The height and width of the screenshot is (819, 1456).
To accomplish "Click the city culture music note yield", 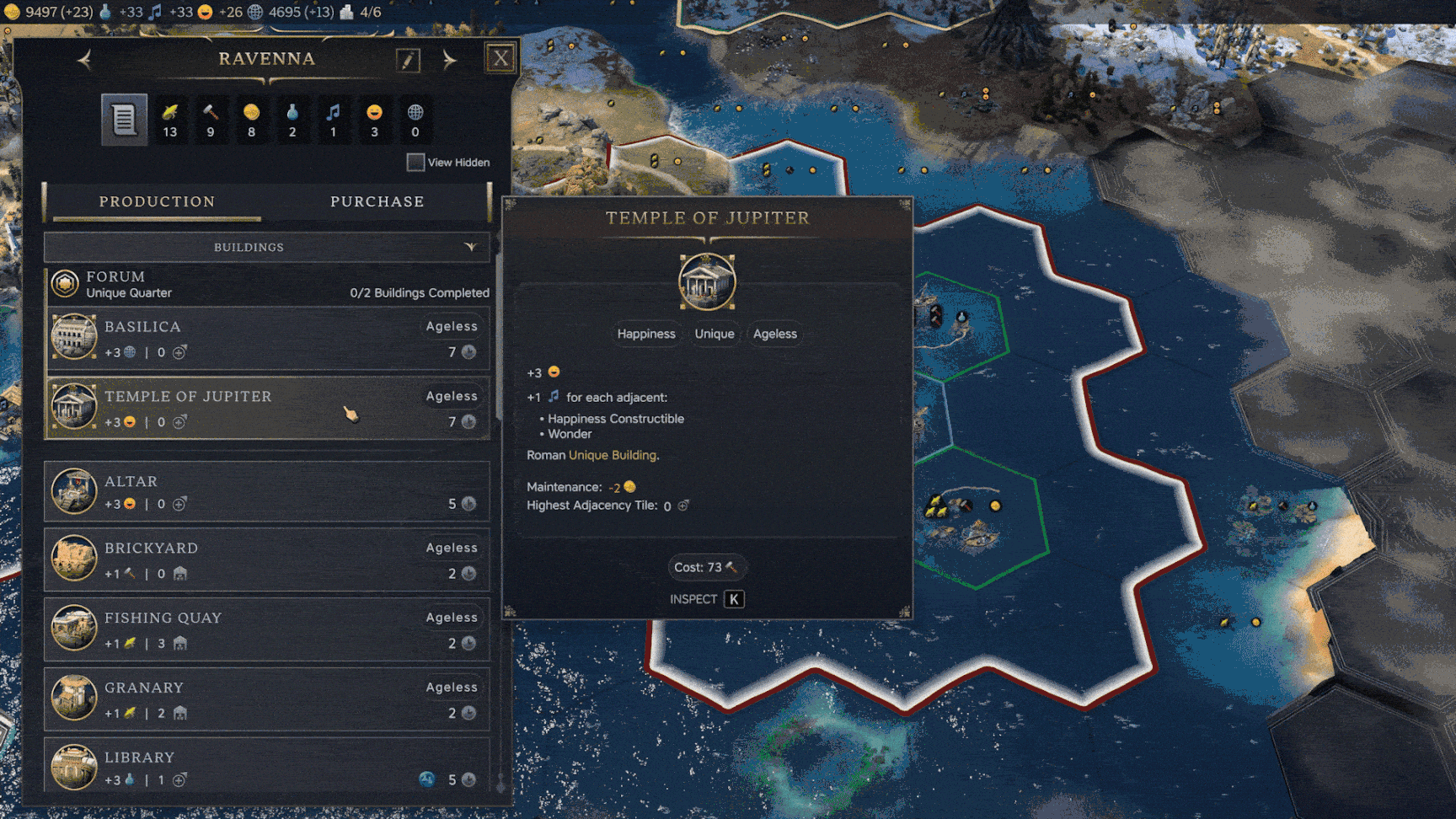I will point(333,120).
